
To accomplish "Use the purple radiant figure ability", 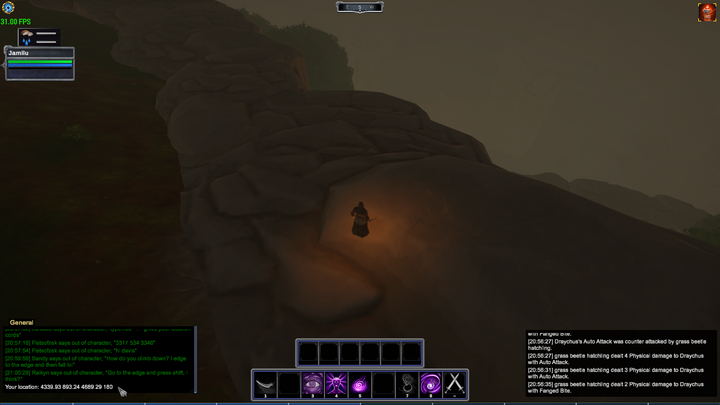I will click(x=336, y=383).
